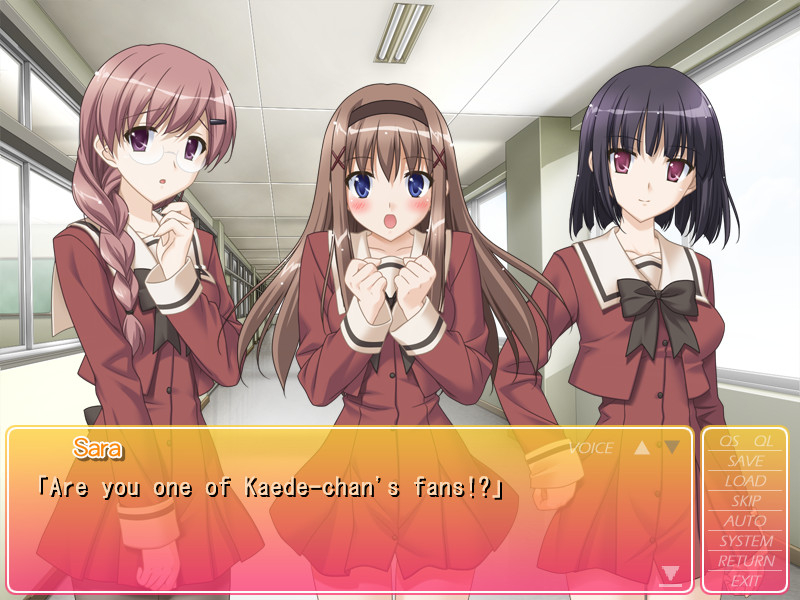Click the up arrow beside VOICE

pos(642,447)
